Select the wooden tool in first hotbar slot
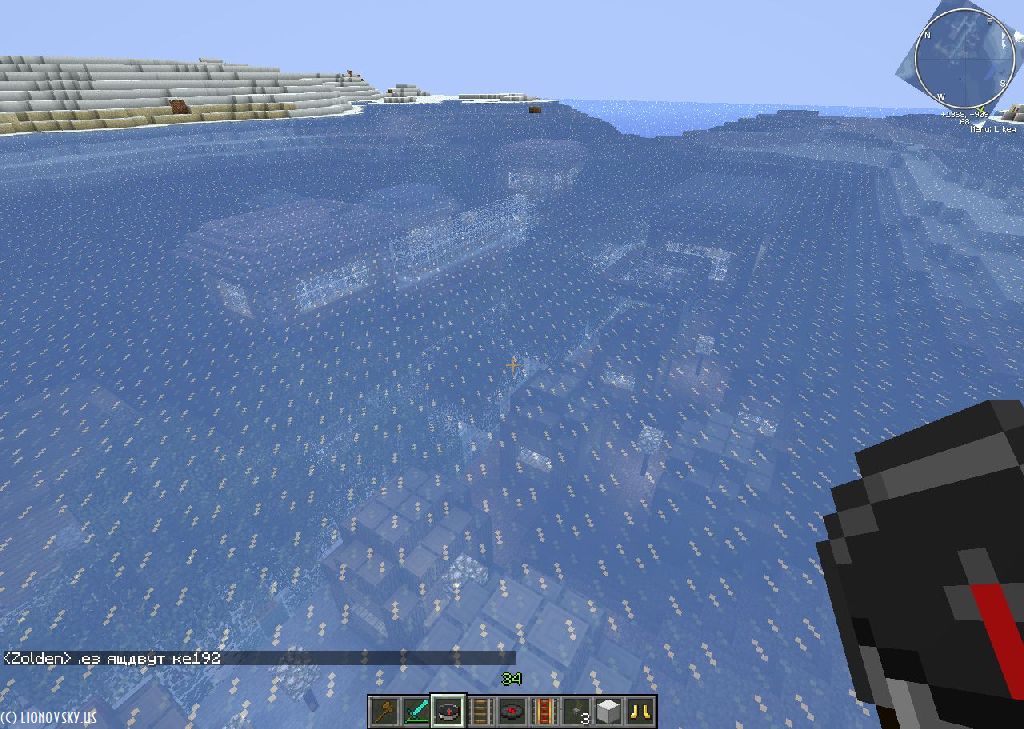Screen dimensions: 1024x729 click(x=384, y=712)
